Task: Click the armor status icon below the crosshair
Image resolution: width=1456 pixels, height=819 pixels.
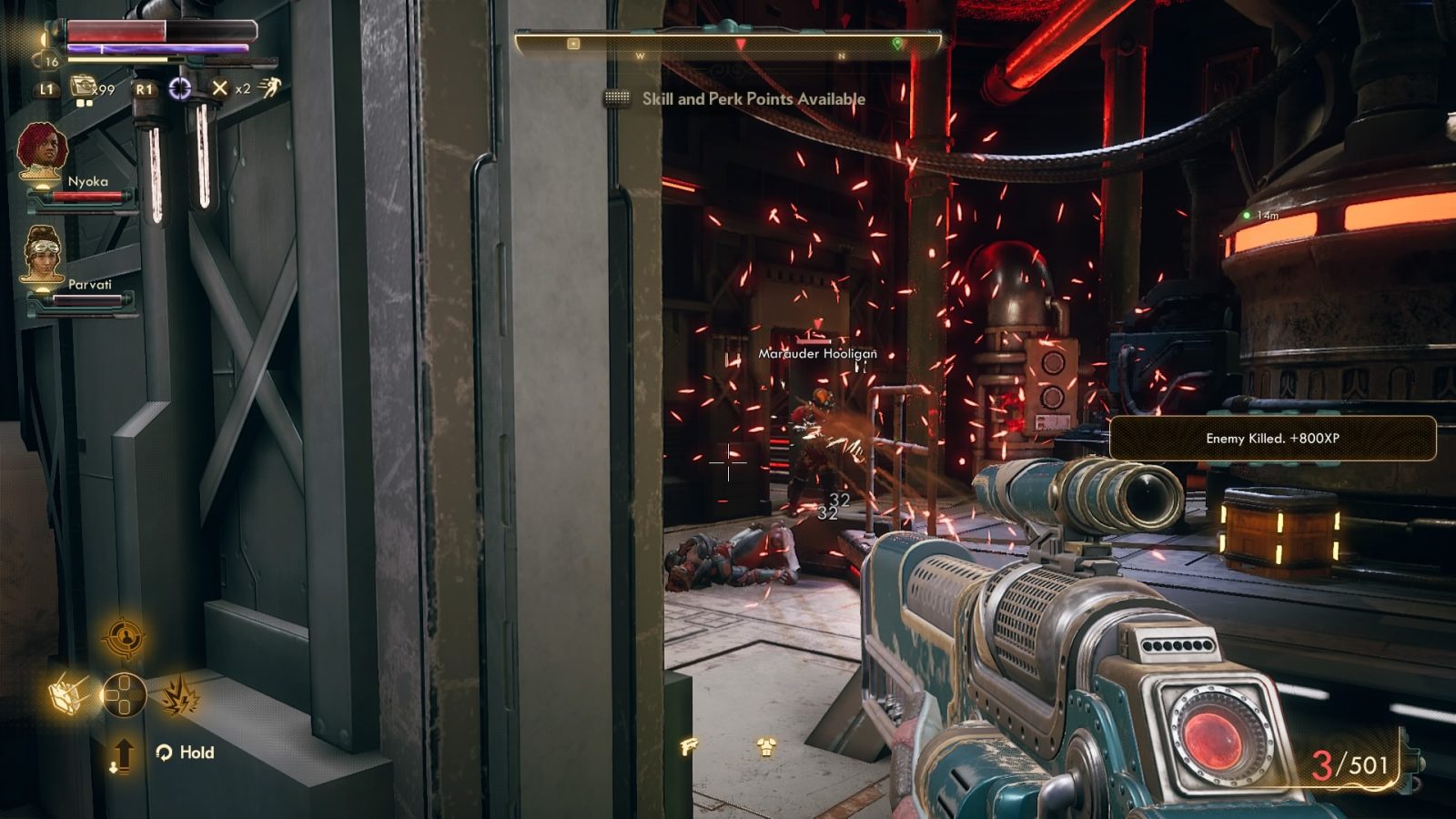Action: [x=766, y=747]
